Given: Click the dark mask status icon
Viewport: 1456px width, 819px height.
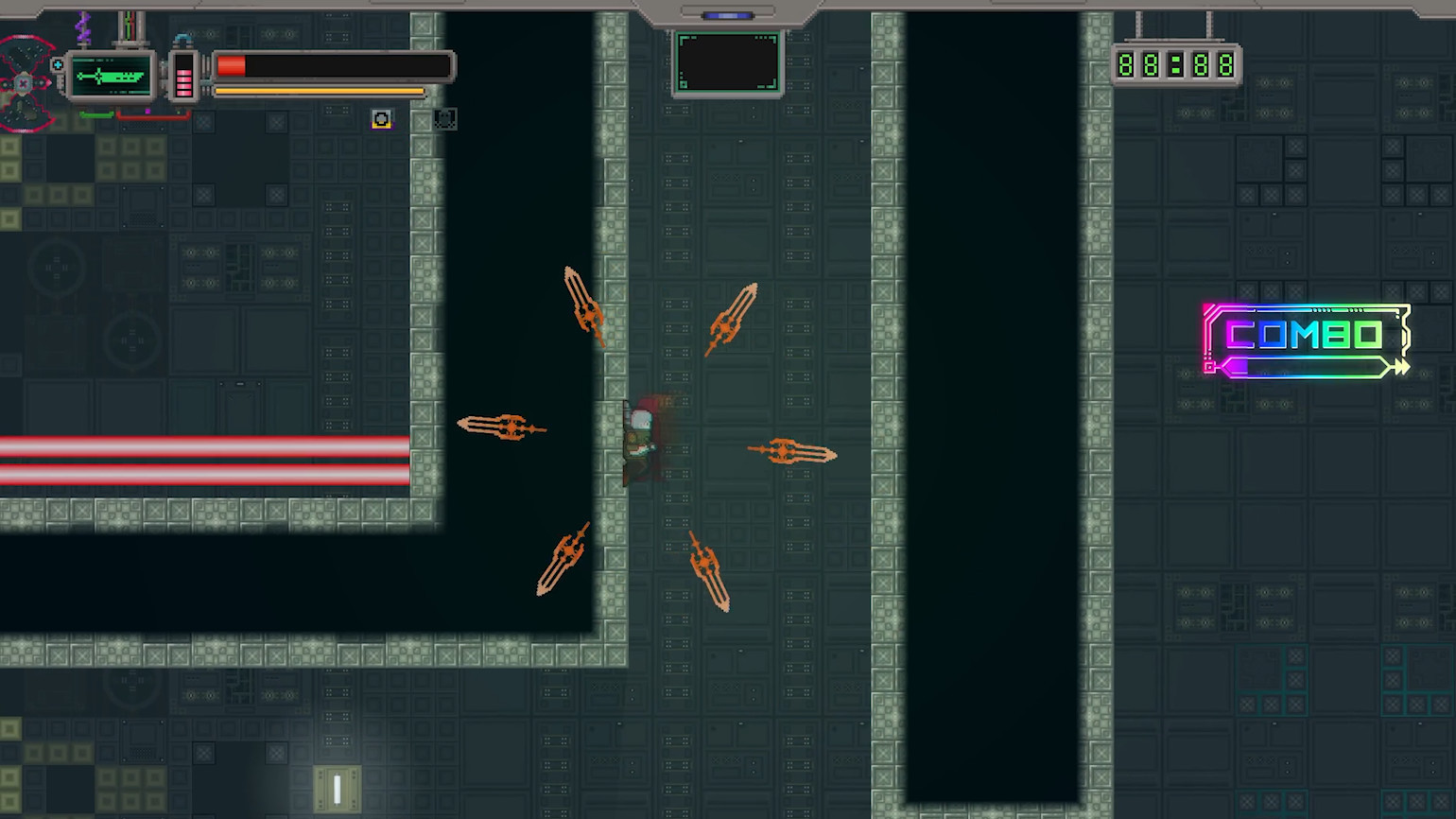Looking at the screenshot, I should 444,119.
